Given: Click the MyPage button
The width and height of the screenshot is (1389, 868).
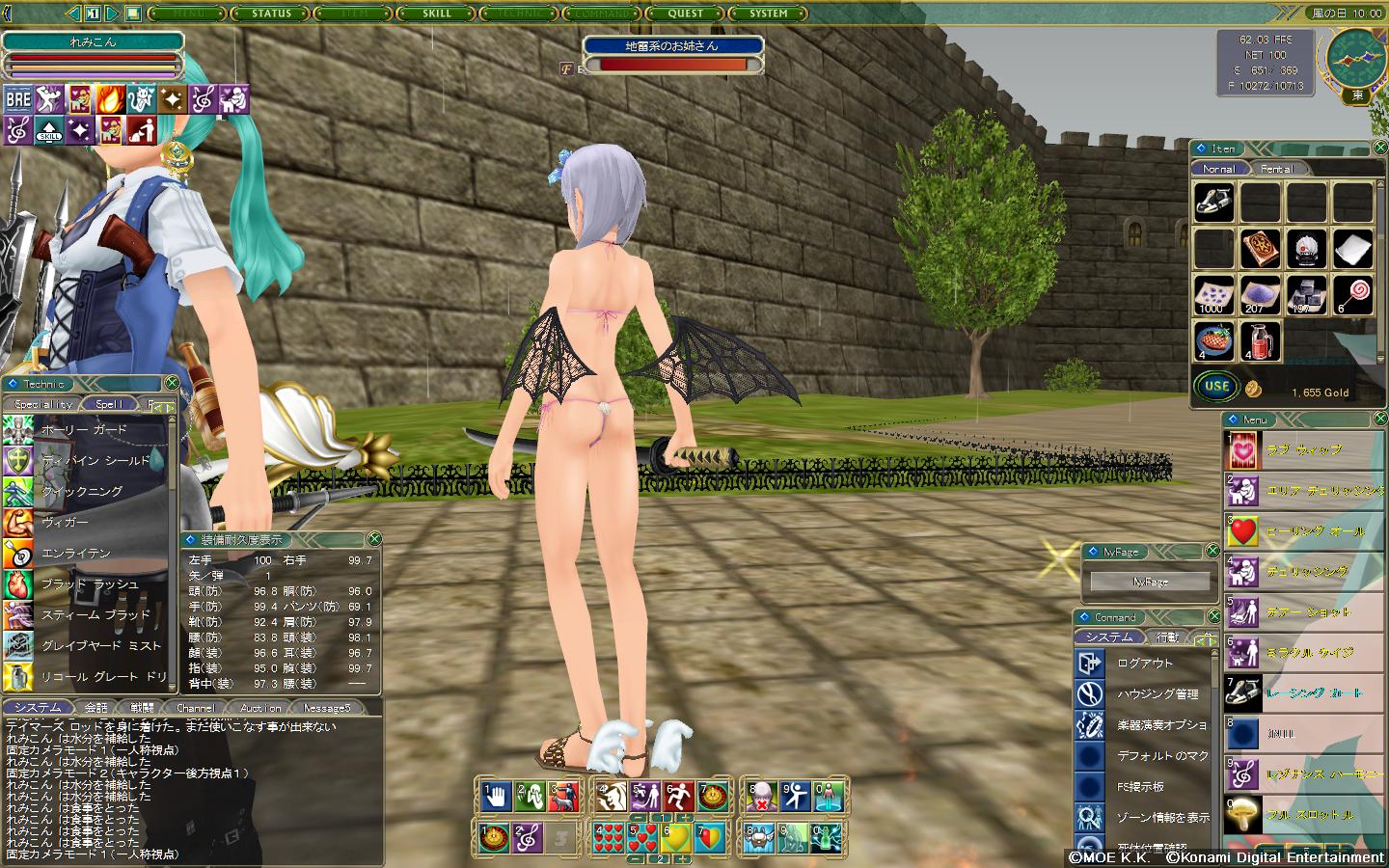Looking at the screenshot, I should 1150,582.
